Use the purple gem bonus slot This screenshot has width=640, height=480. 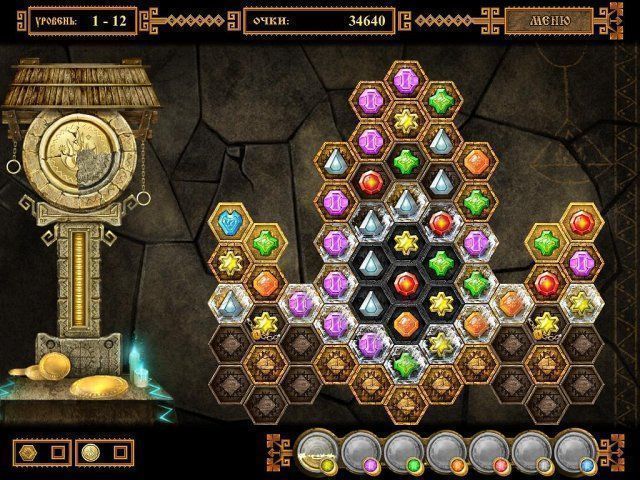tap(361, 451)
